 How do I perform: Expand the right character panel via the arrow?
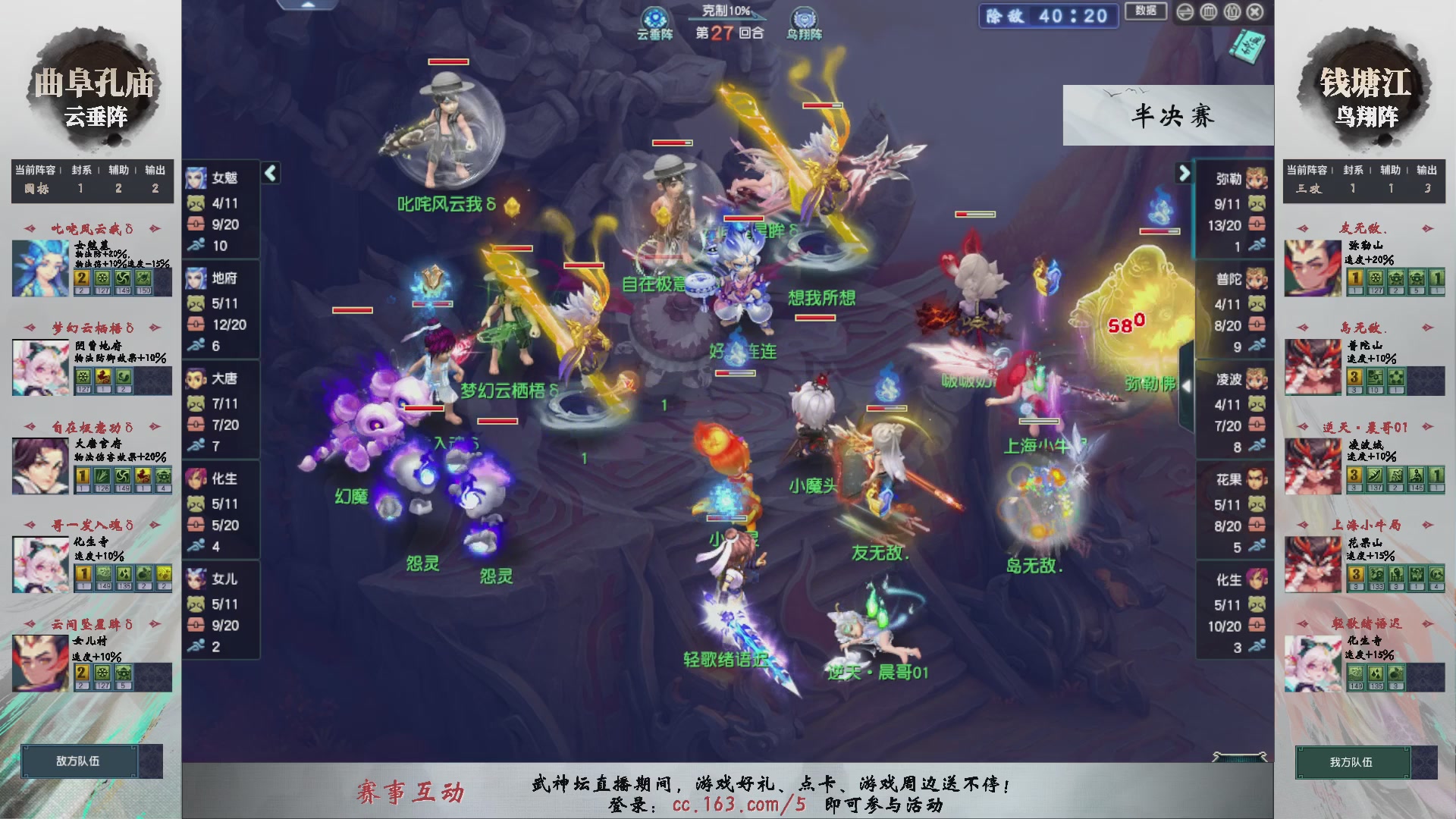[x=1184, y=174]
